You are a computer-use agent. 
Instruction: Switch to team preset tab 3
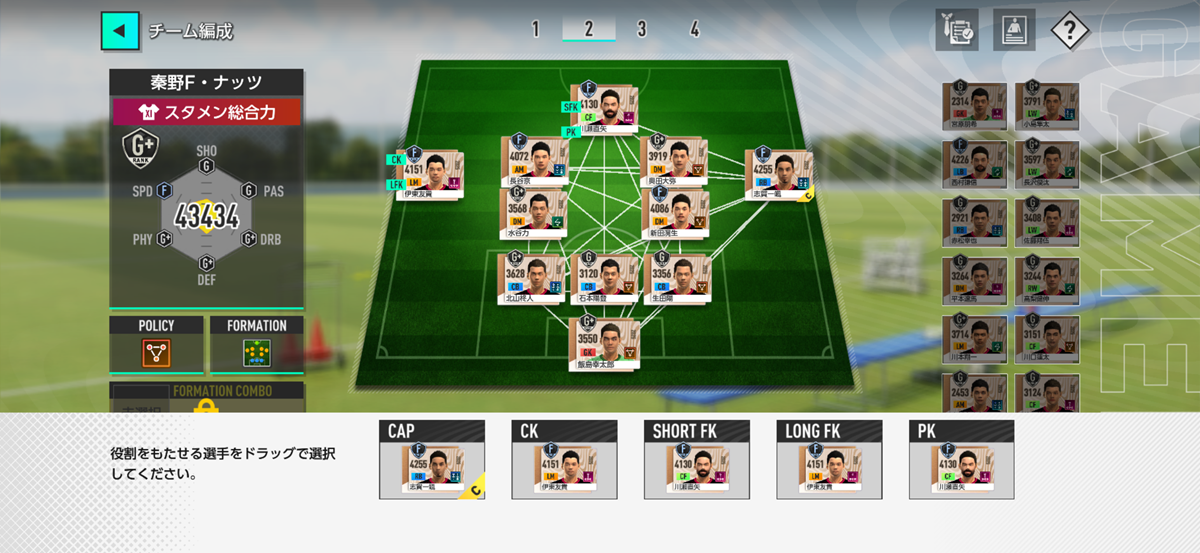(641, 29)
